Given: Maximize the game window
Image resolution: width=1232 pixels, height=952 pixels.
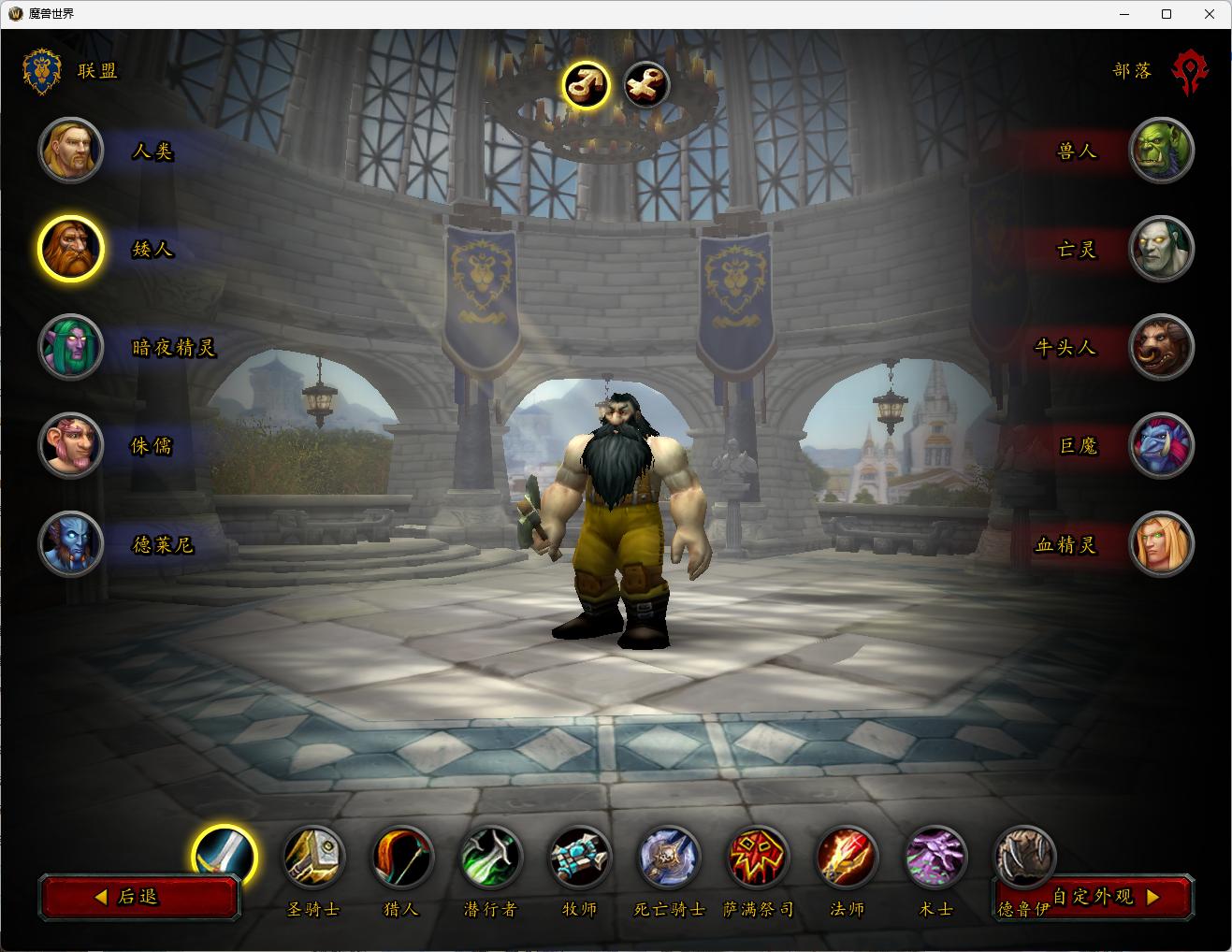Looking at the screenshot, I should pos(1167,14).
